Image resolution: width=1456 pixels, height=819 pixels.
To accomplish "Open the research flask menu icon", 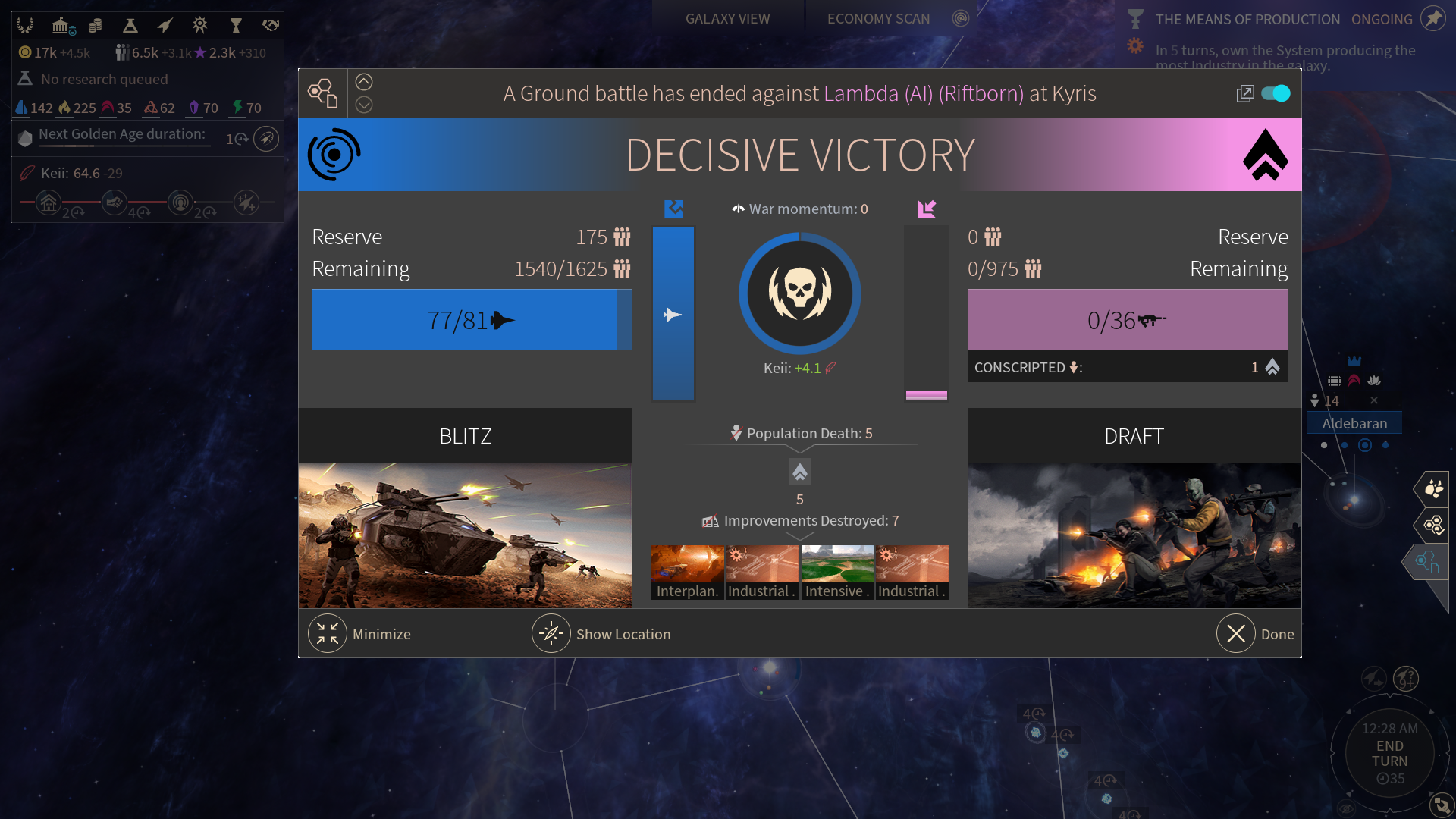I will [x=130, y=26].
